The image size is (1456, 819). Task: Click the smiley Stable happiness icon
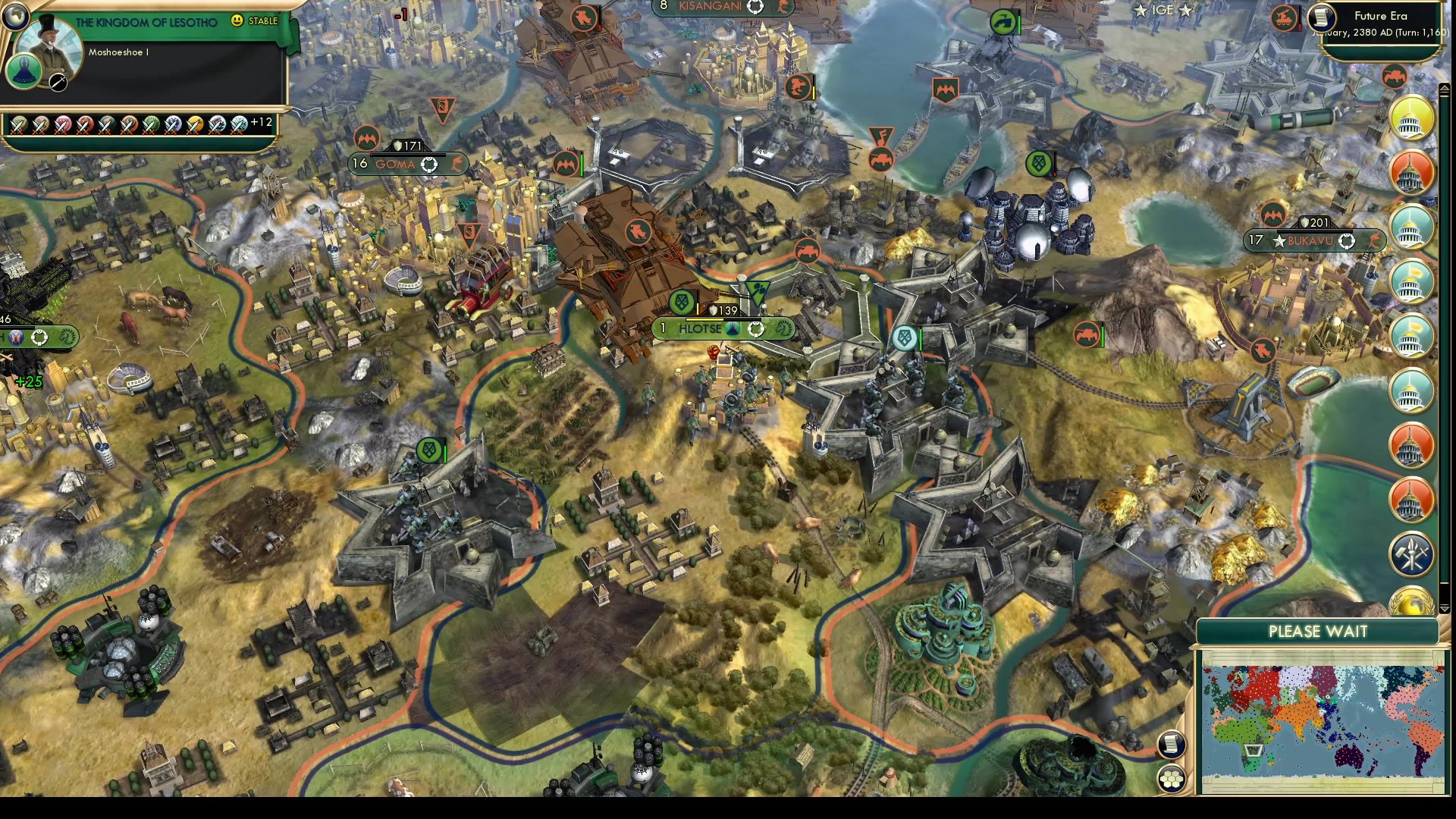237,20
